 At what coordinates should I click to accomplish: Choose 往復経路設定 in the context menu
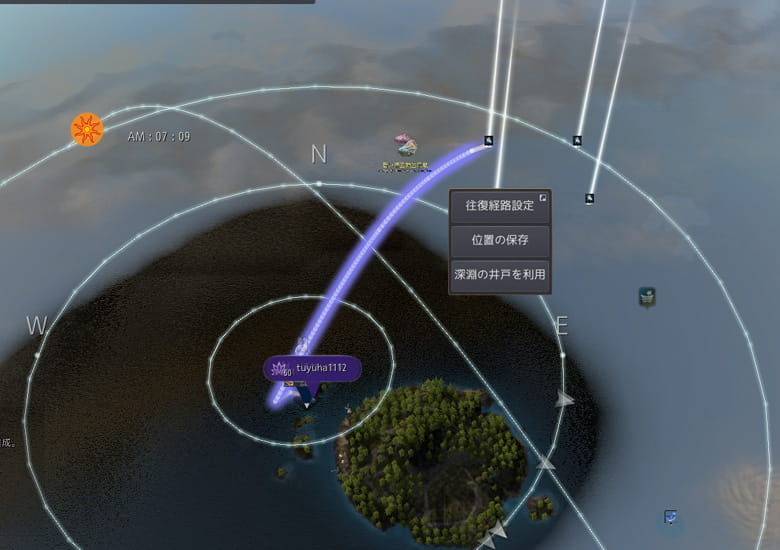[499, 206]
